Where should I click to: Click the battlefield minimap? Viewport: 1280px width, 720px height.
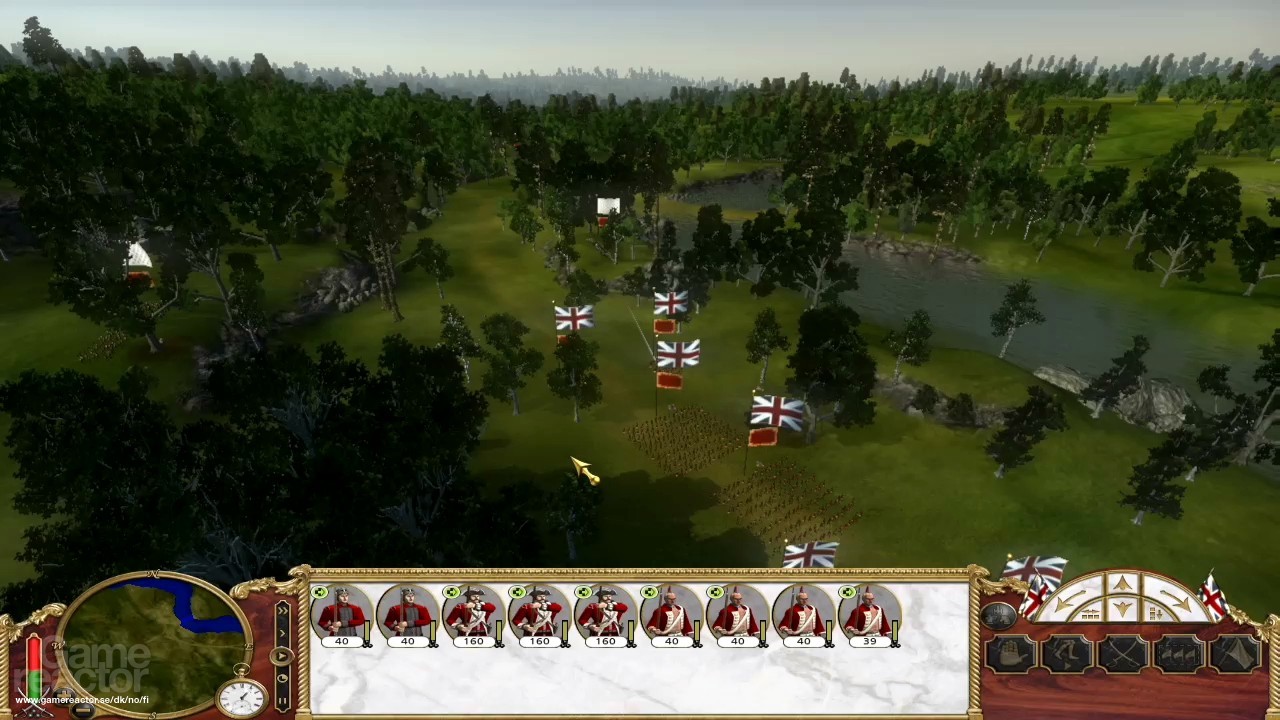point(152,640)
